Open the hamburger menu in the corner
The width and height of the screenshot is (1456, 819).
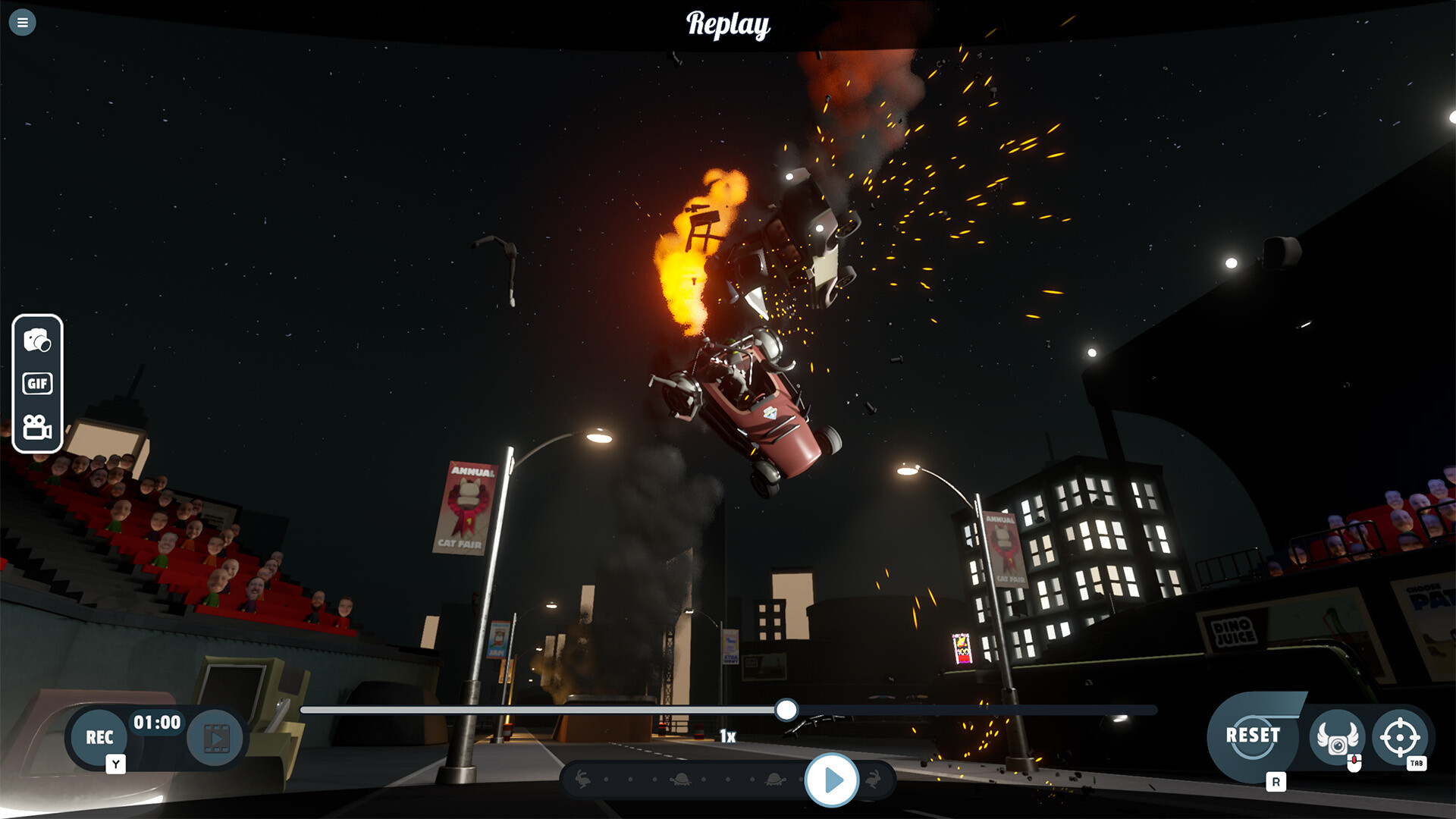coord(23,23)
